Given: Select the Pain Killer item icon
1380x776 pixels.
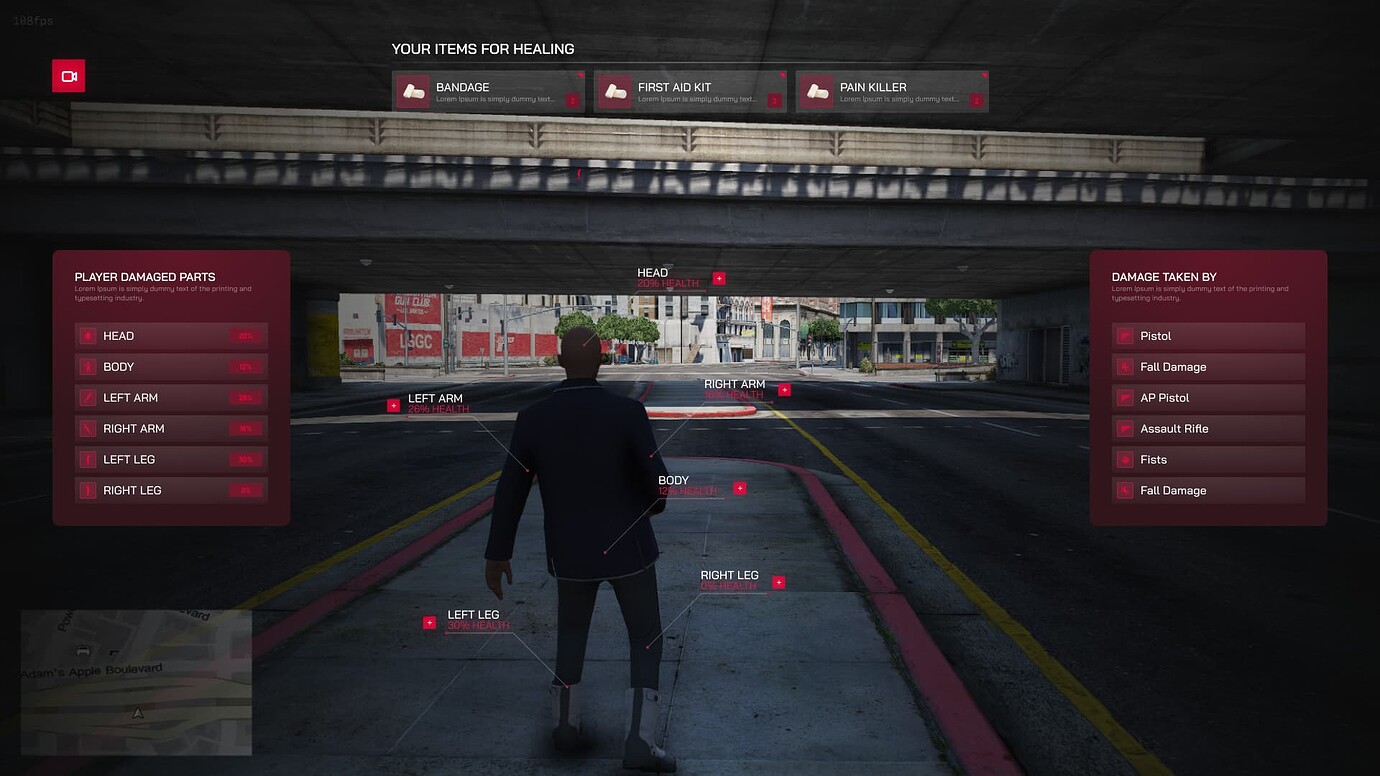Looking at the screenshot, I should 818,90.
